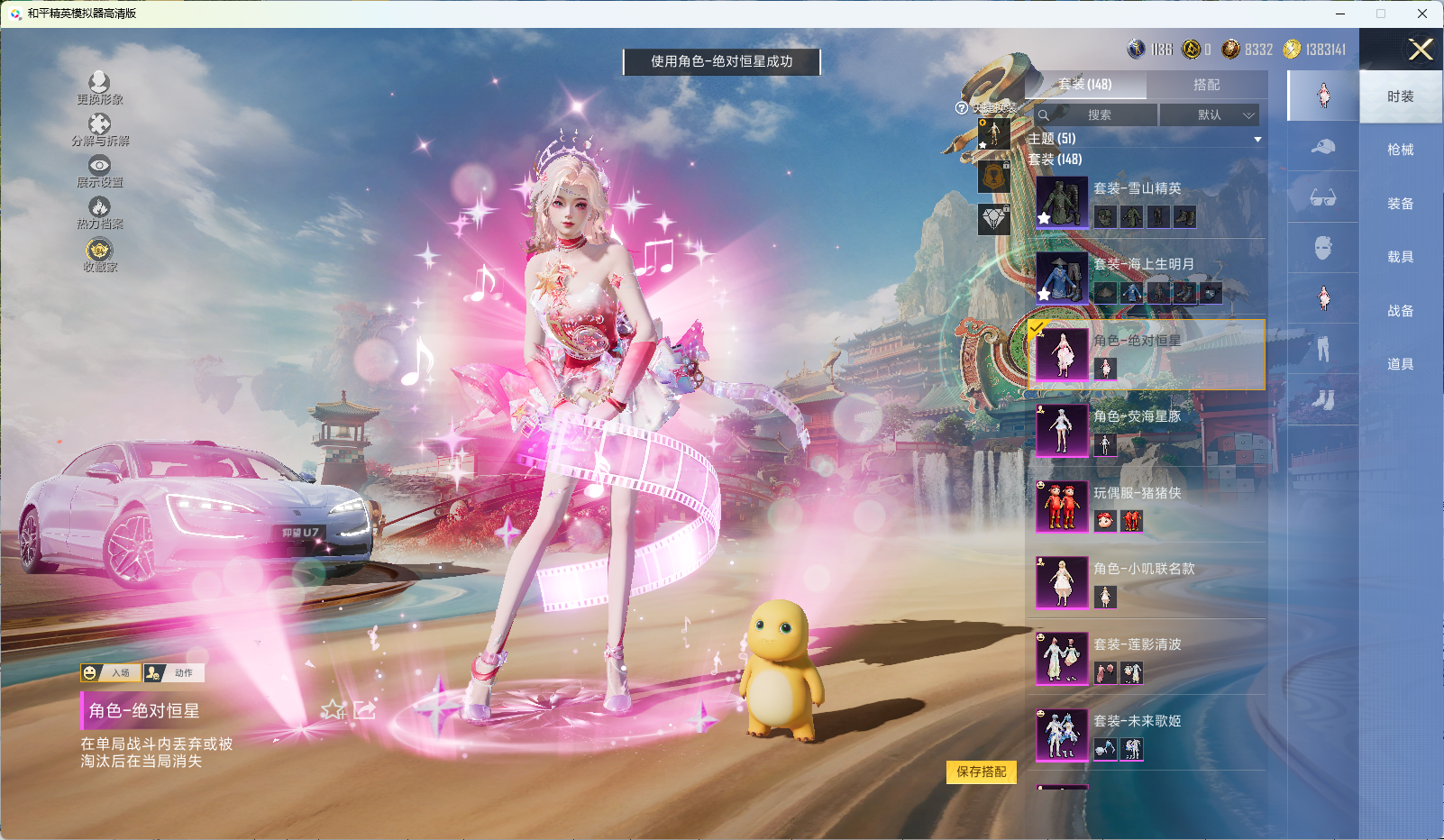Close the wardrobe screen with the X
Viewport: 1444px width, 840px height.
coord(1421,50)
